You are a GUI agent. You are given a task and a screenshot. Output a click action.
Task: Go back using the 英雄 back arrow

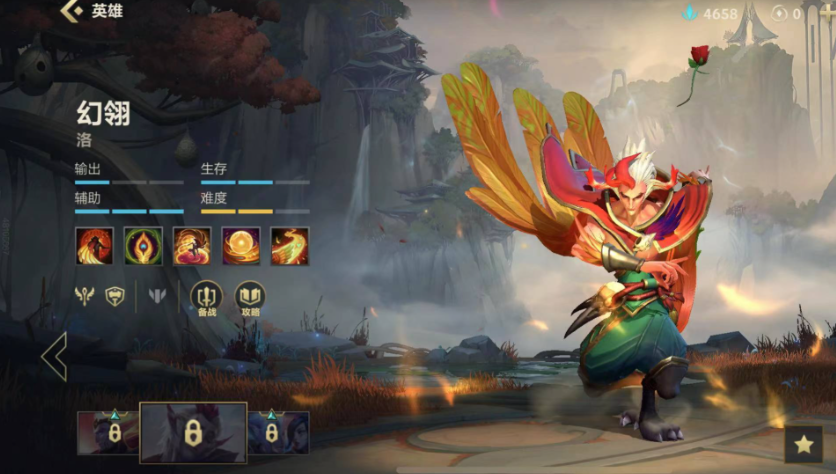pos(72,12)
